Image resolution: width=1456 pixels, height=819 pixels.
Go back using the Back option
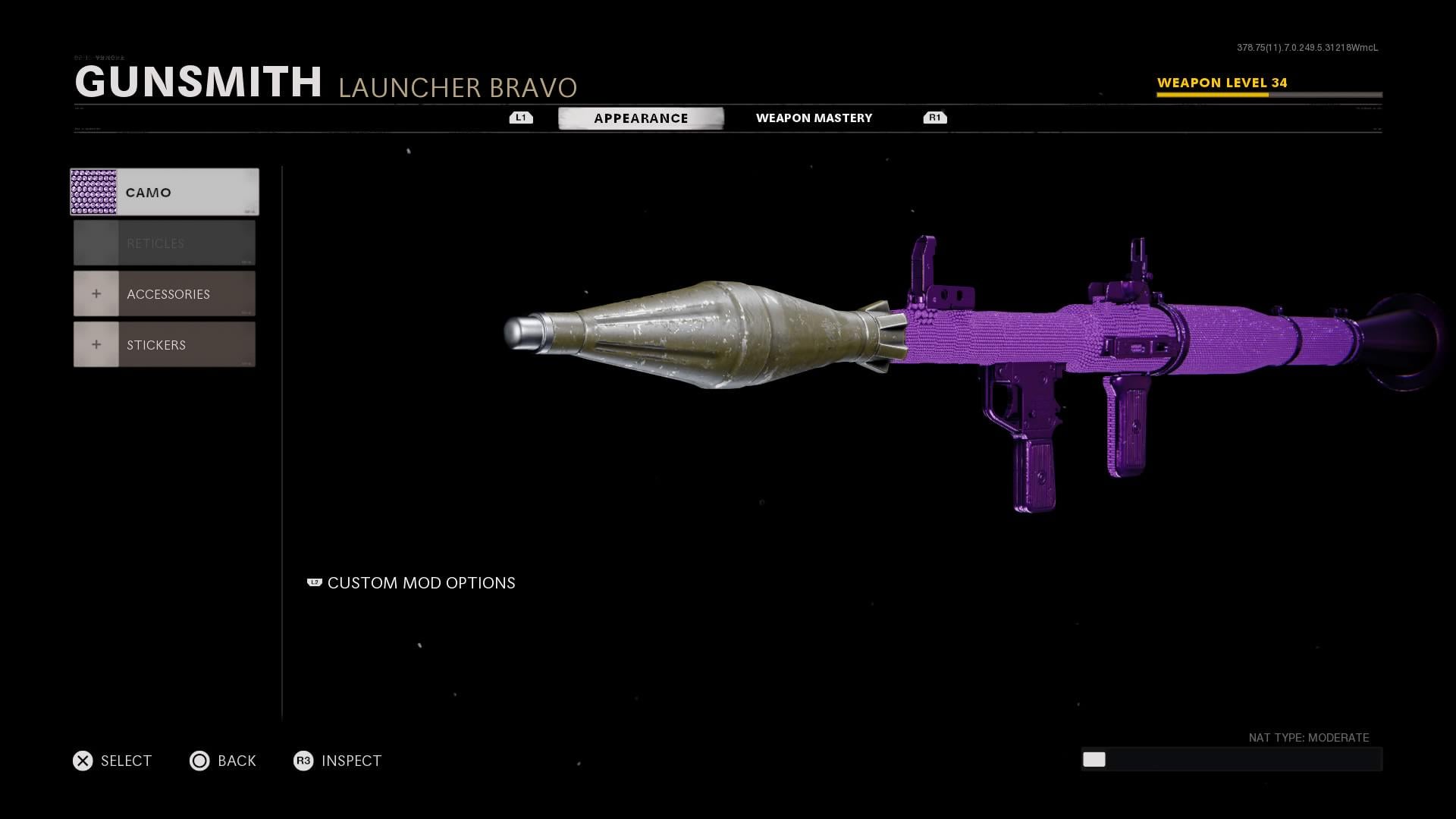223,761
